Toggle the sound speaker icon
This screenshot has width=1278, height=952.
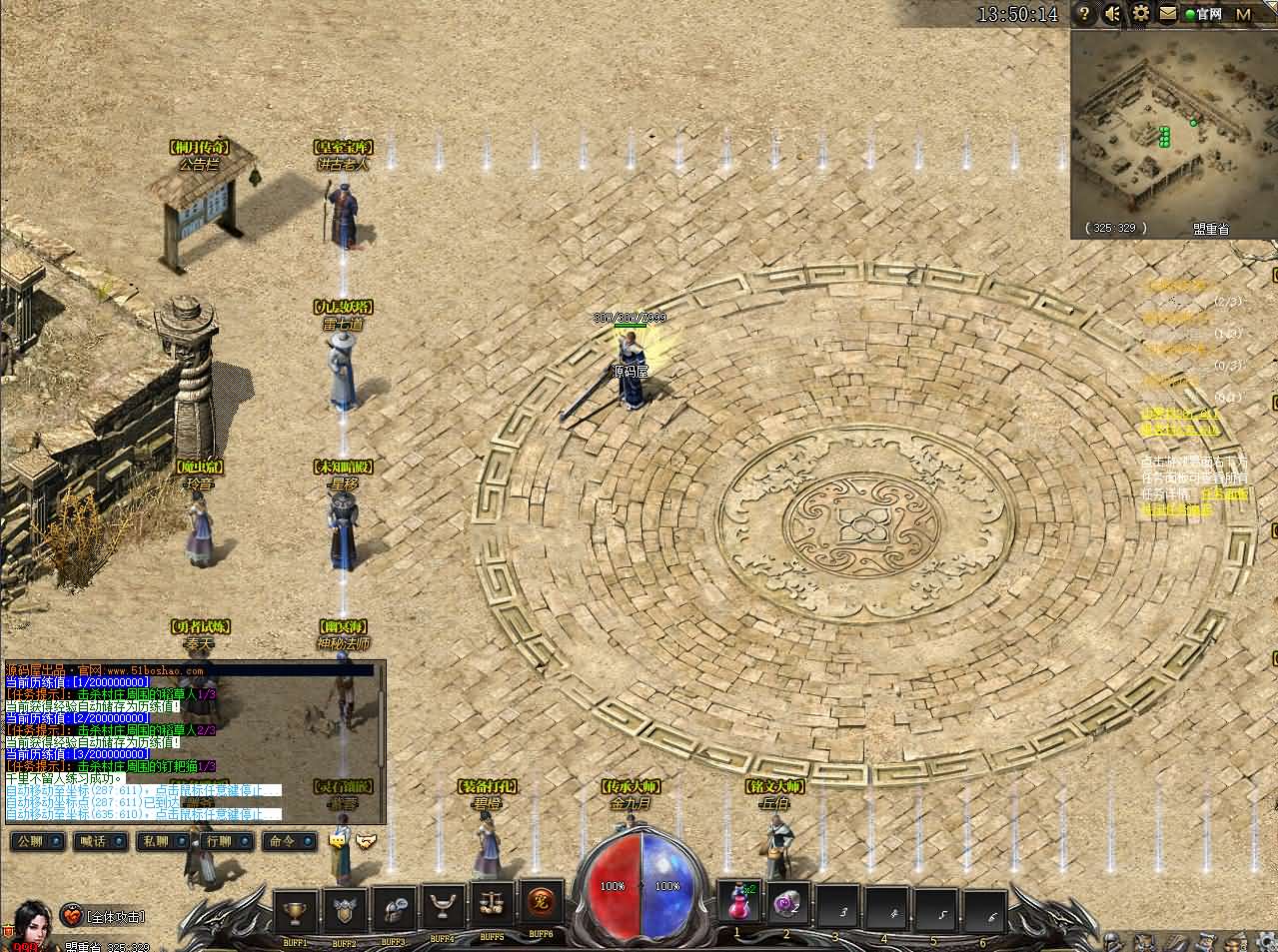pyautogui.click(x=1112, y=14)
